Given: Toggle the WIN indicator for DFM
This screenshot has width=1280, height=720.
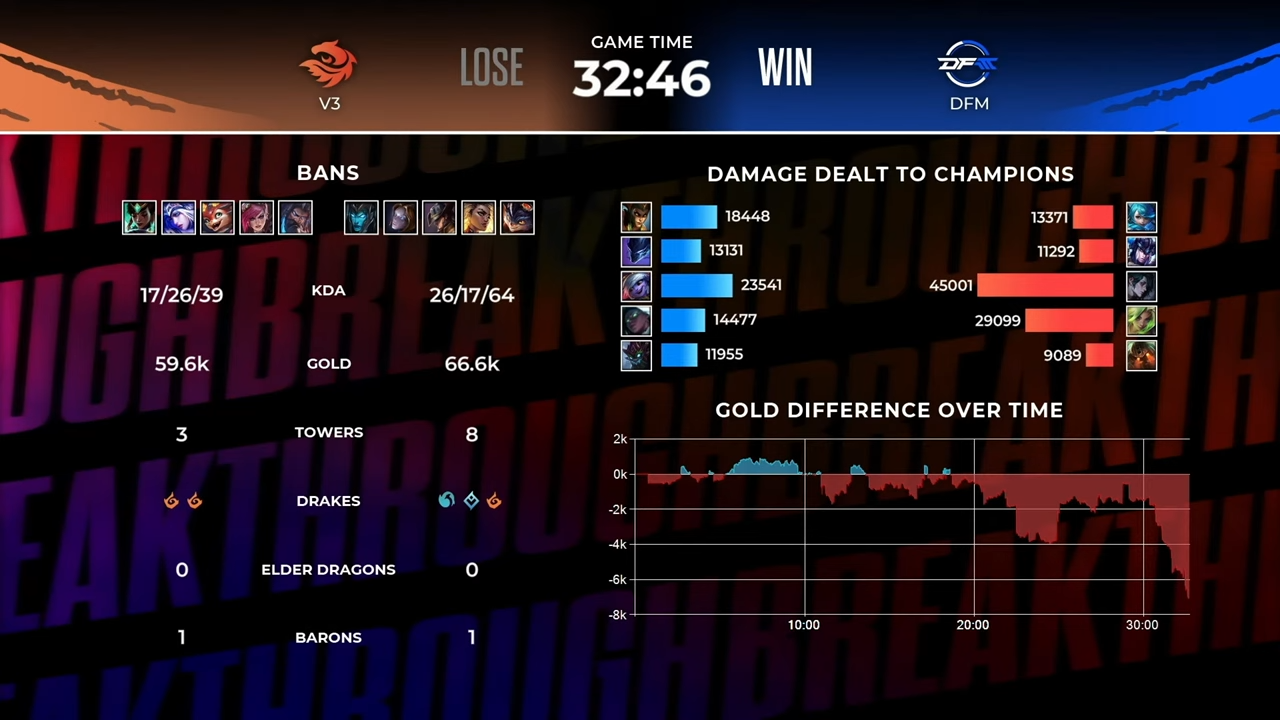Looking at the screenshot, I should pos(785,66).
